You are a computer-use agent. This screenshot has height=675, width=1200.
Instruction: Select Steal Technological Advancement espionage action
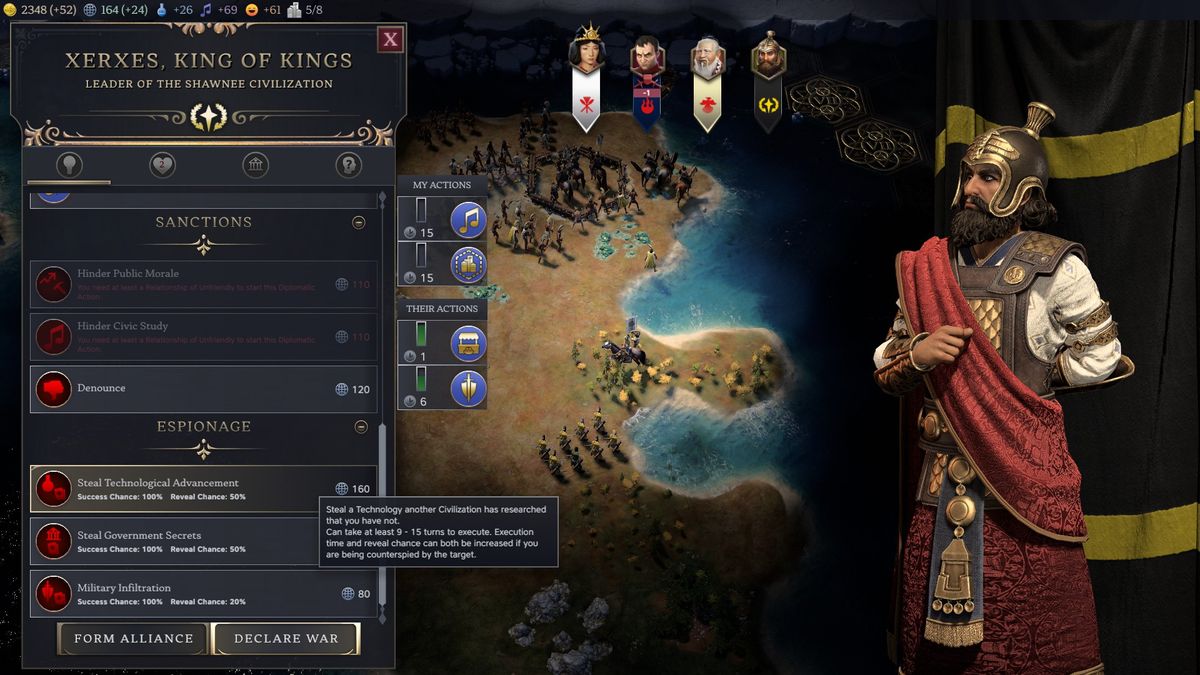click(x=204, y=489)
